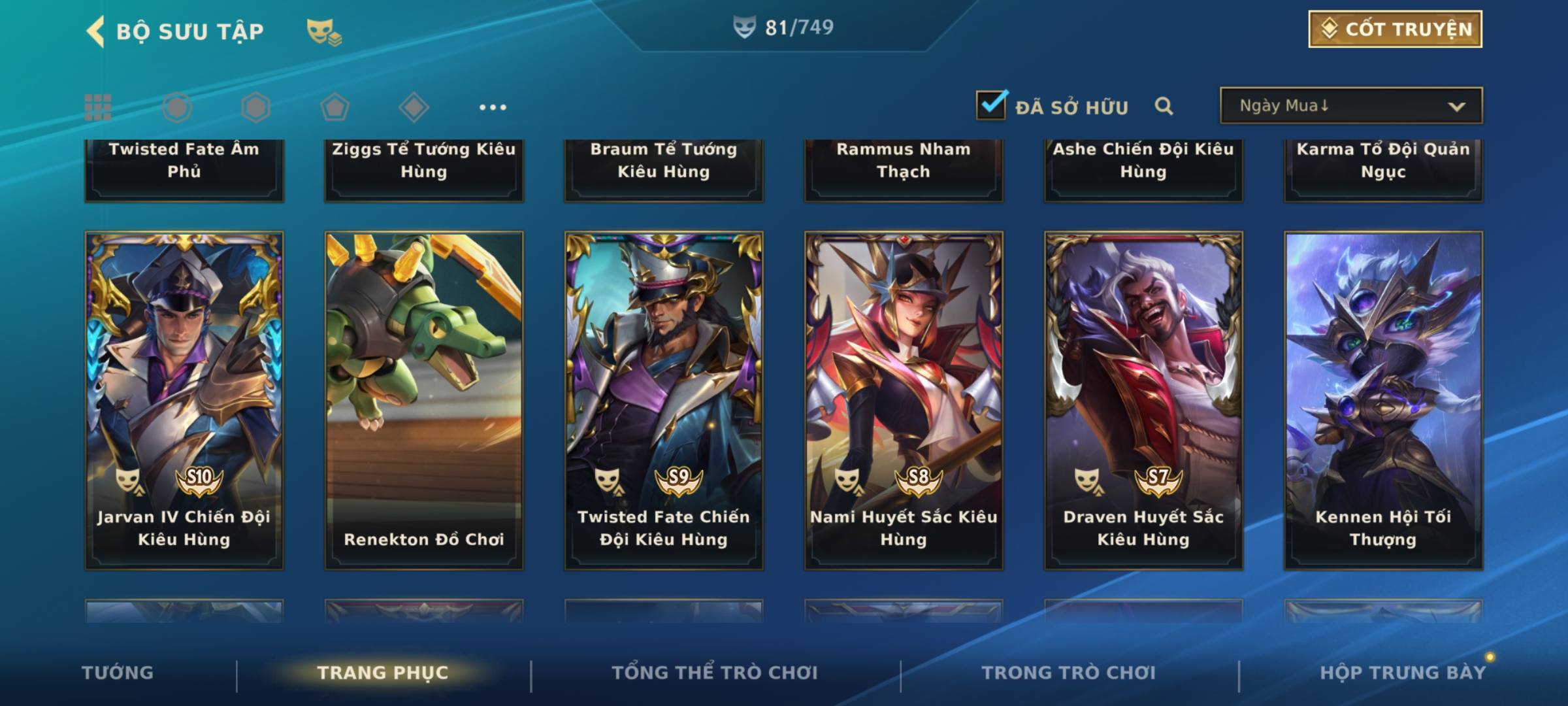Choose the pentagon-shaped rarity filter

point(335,107)
